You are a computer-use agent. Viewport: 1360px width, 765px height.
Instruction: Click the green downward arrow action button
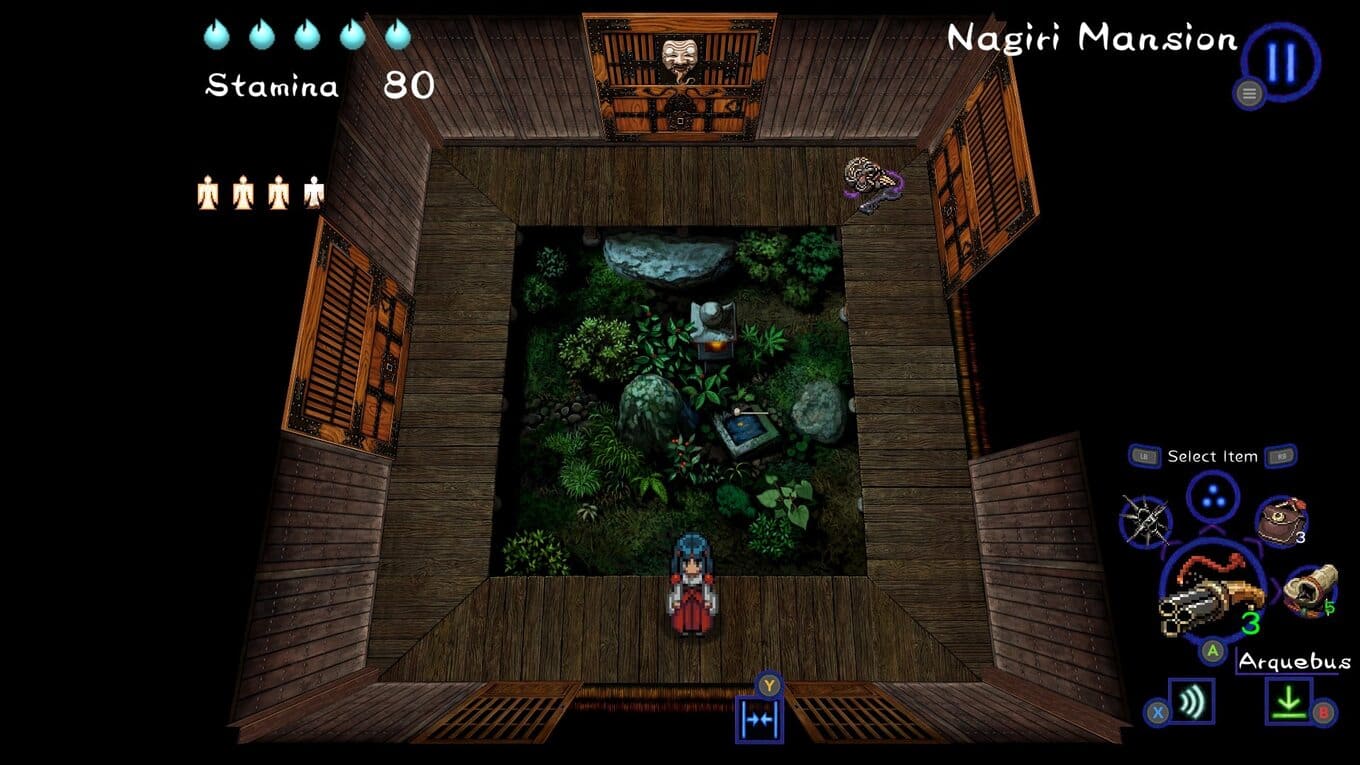click(1289, 702)
